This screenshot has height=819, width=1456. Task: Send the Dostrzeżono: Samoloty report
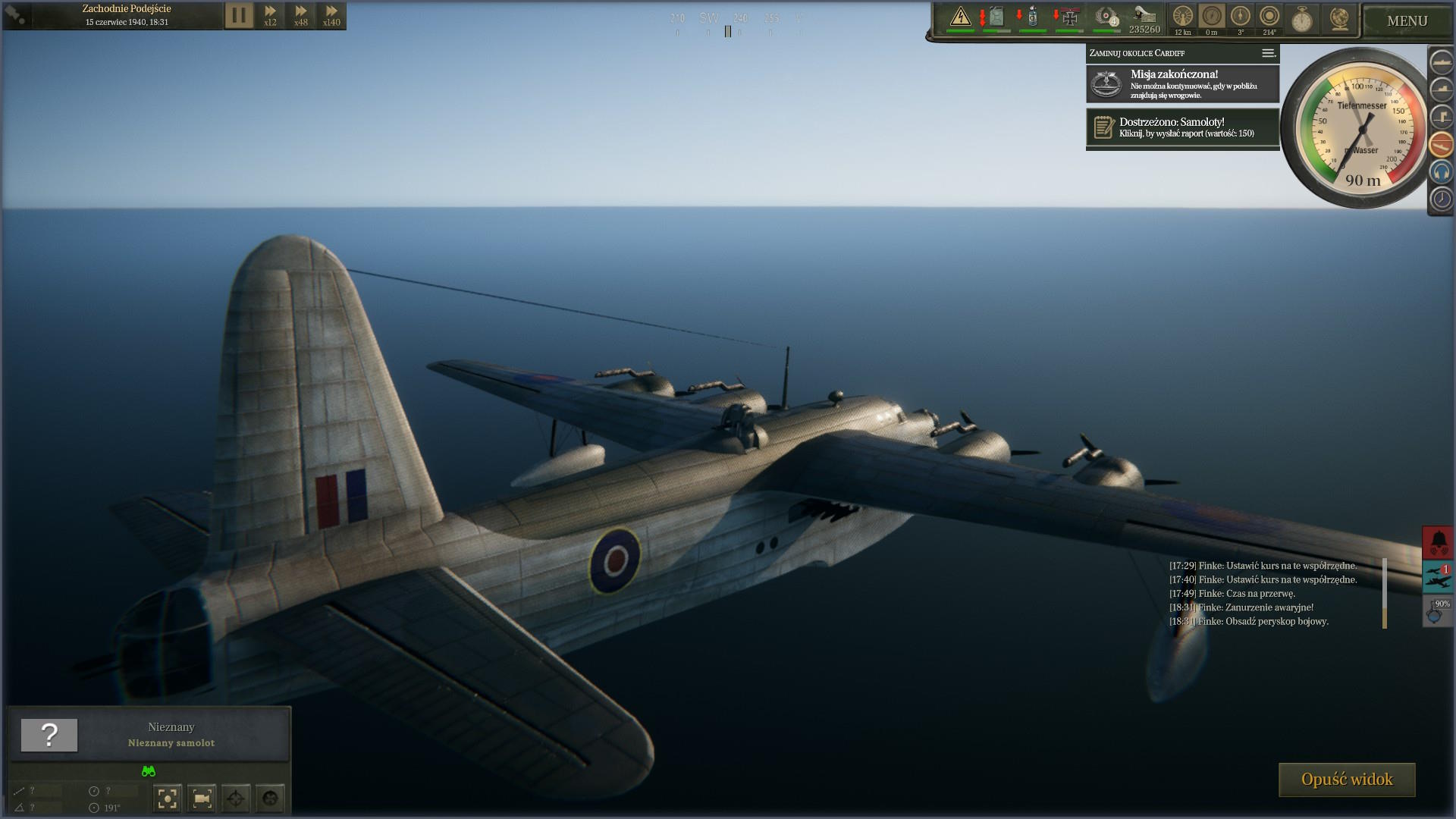click(1182, 127)
